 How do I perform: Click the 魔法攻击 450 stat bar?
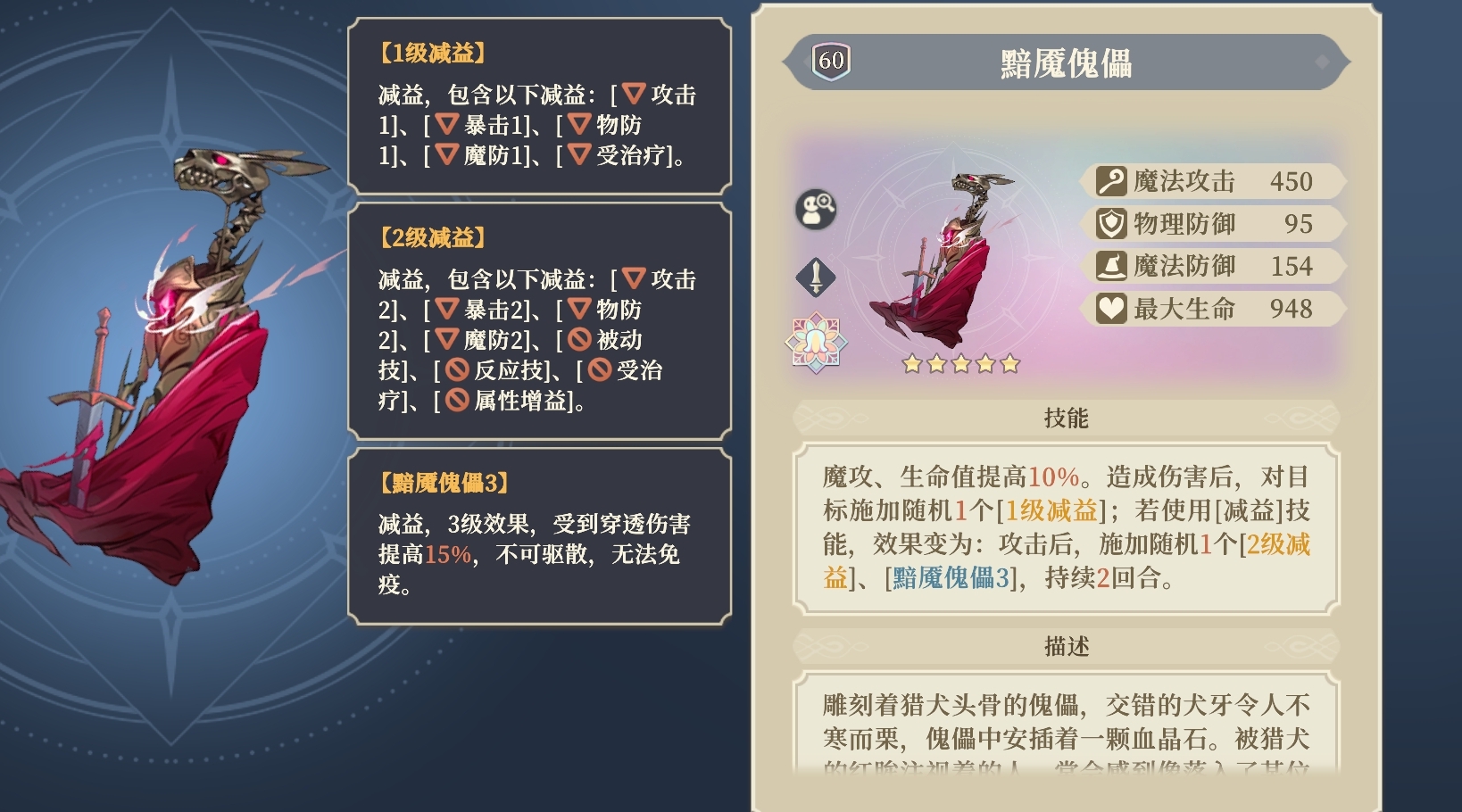(x=1209, y=181)
